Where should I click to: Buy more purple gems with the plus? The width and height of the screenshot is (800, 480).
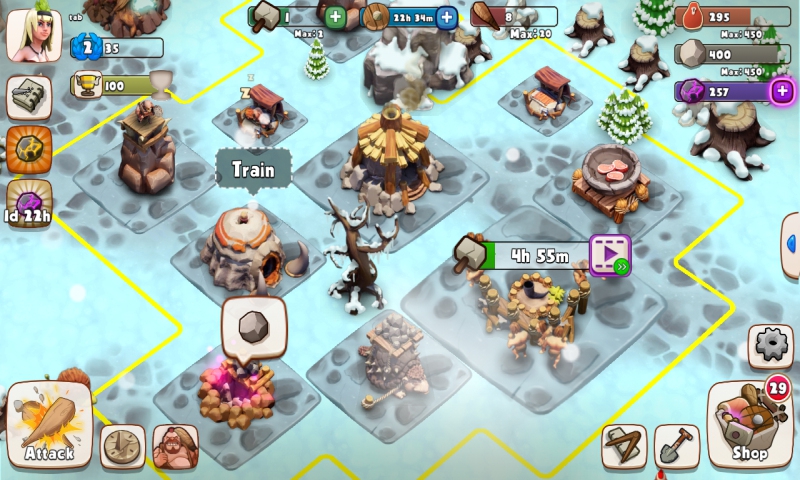tap(781, 91)
